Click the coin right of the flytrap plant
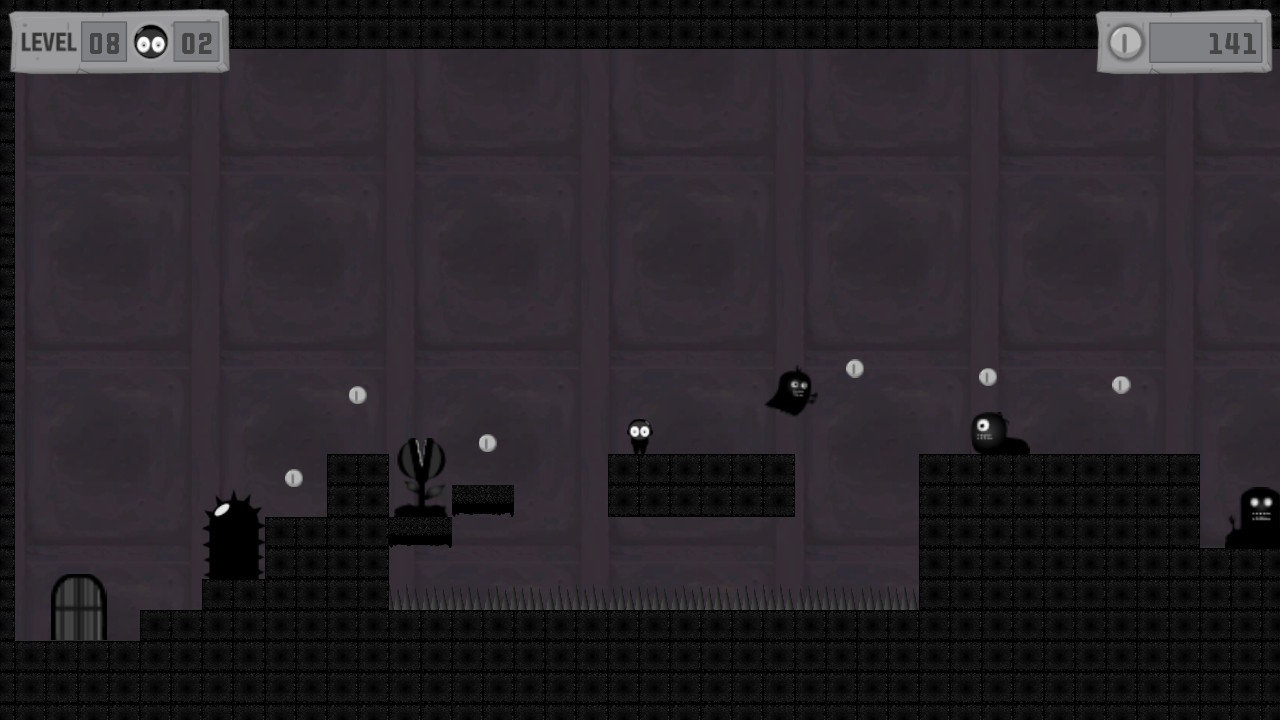This screenshot has width=1280, height=720. pyautogui.click(x=488, y=443)
